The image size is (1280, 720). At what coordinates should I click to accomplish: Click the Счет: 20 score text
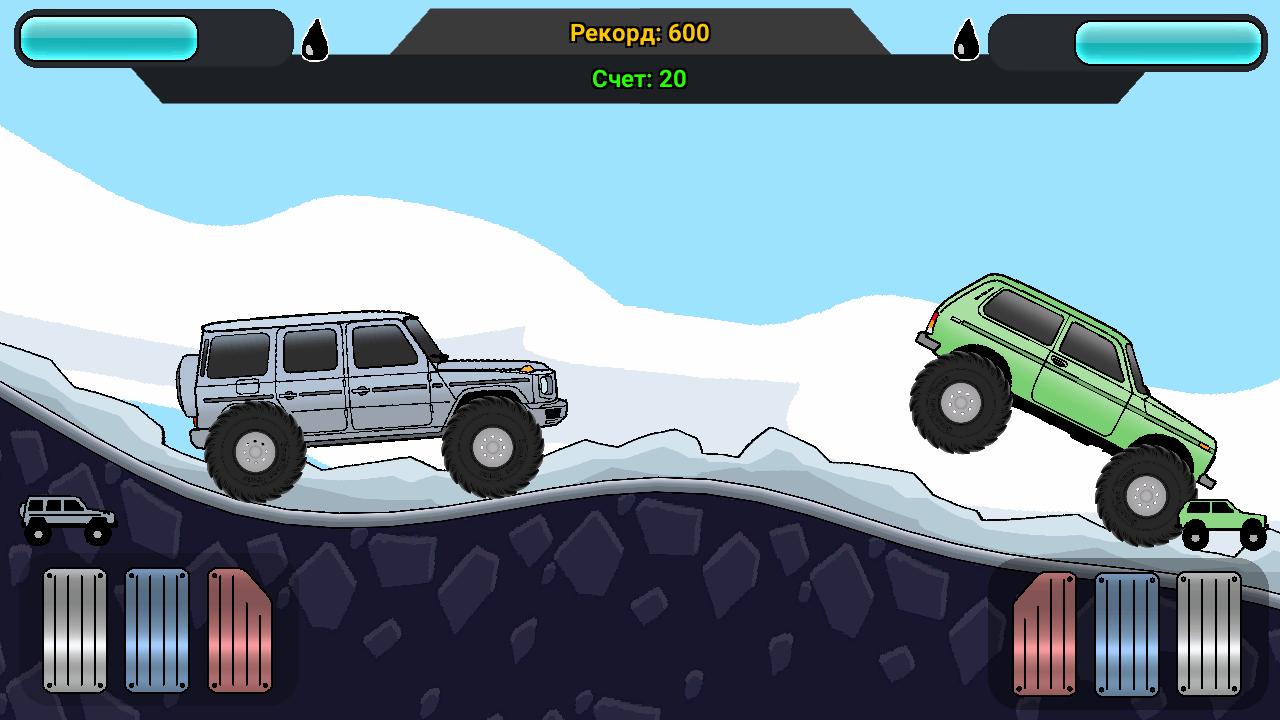coord(638,80)
